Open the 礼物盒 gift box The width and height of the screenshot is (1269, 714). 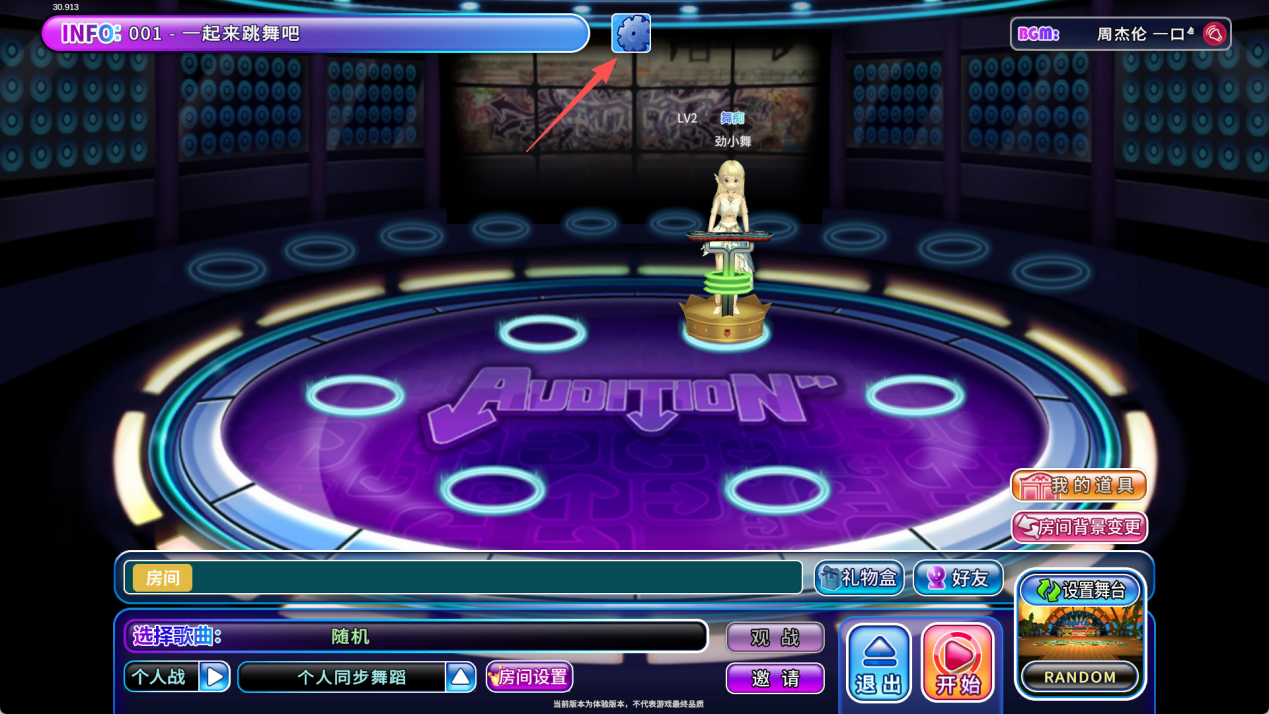(x=859, y=578)
